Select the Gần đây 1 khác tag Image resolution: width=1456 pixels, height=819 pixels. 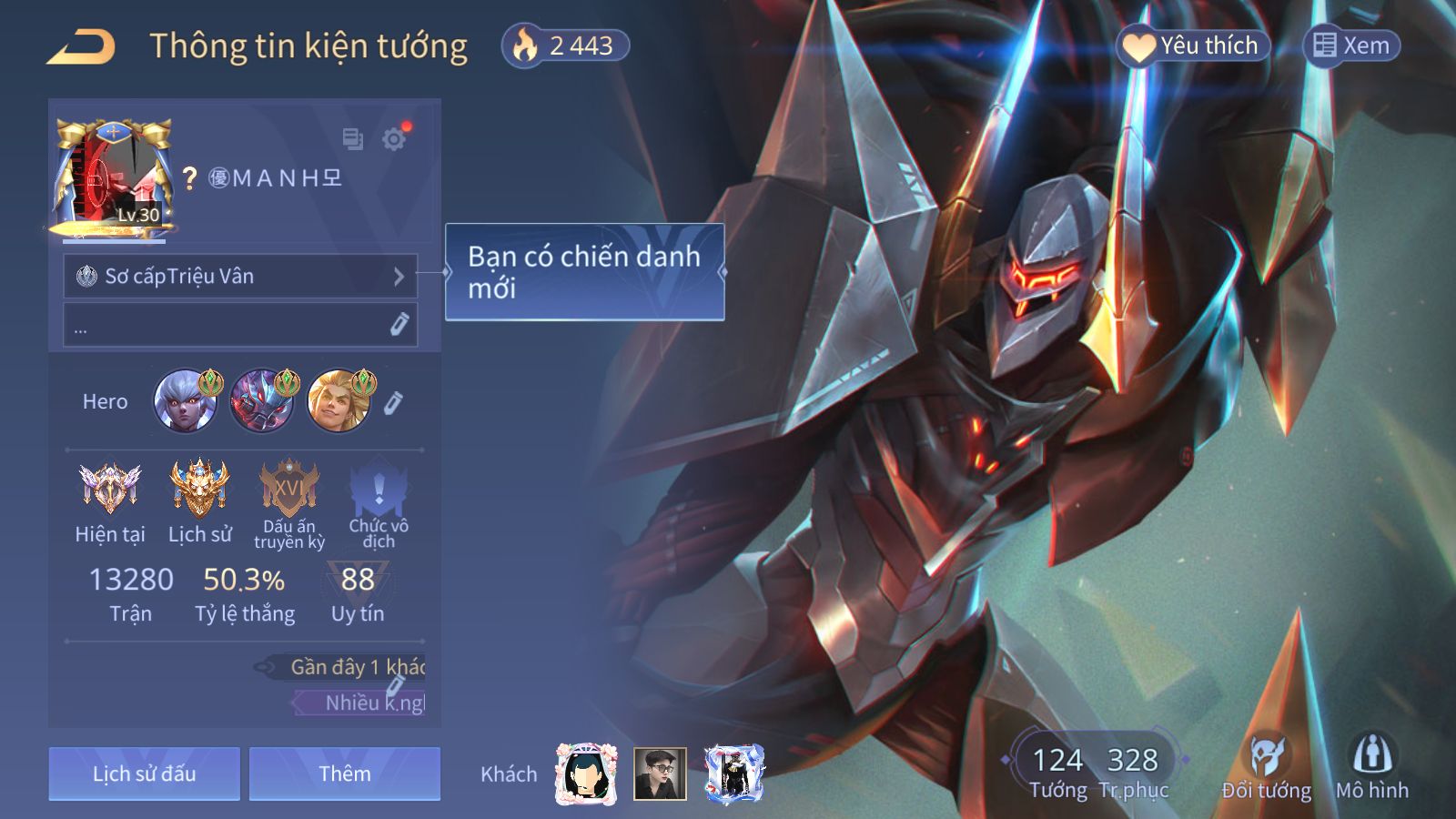point(355,667)
